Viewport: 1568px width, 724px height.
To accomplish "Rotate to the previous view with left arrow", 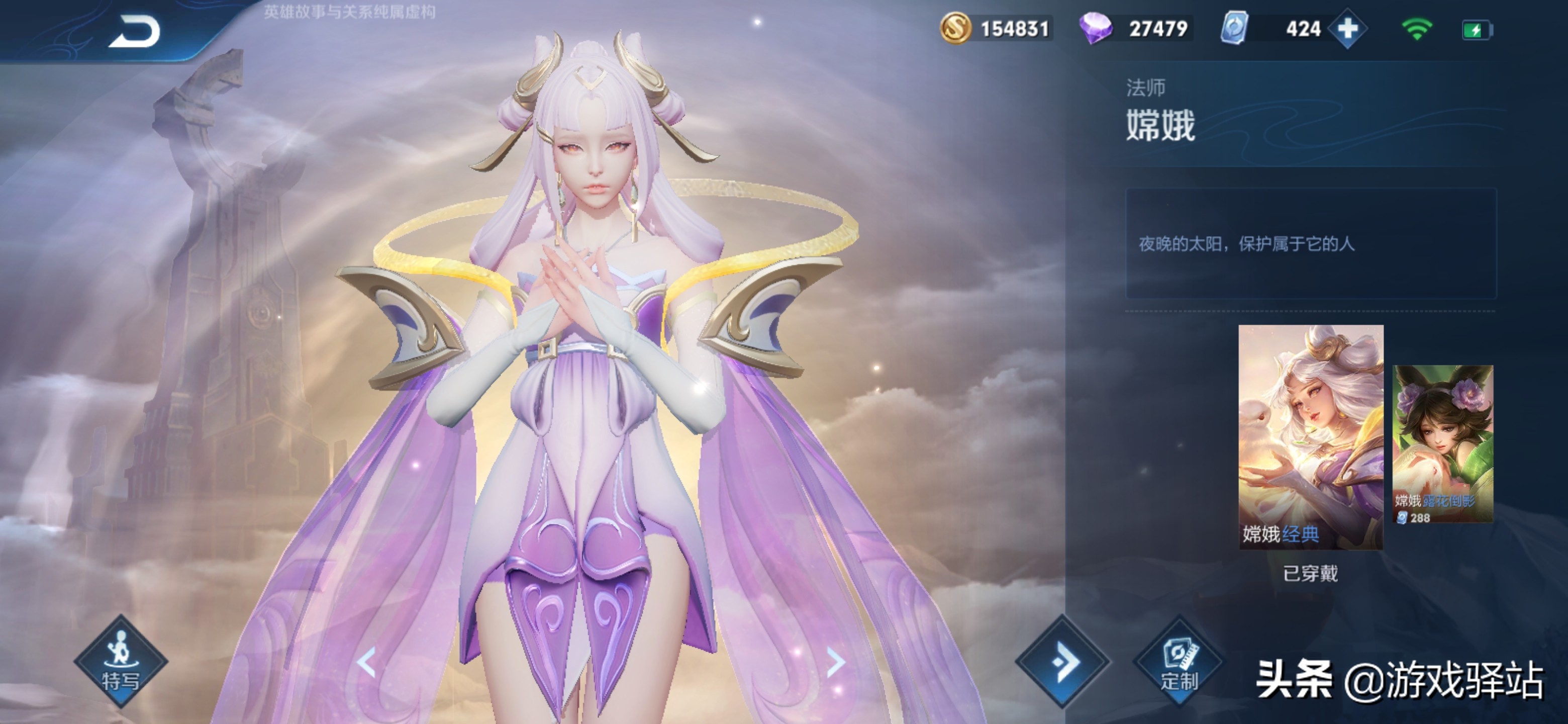I will point(366,662).
